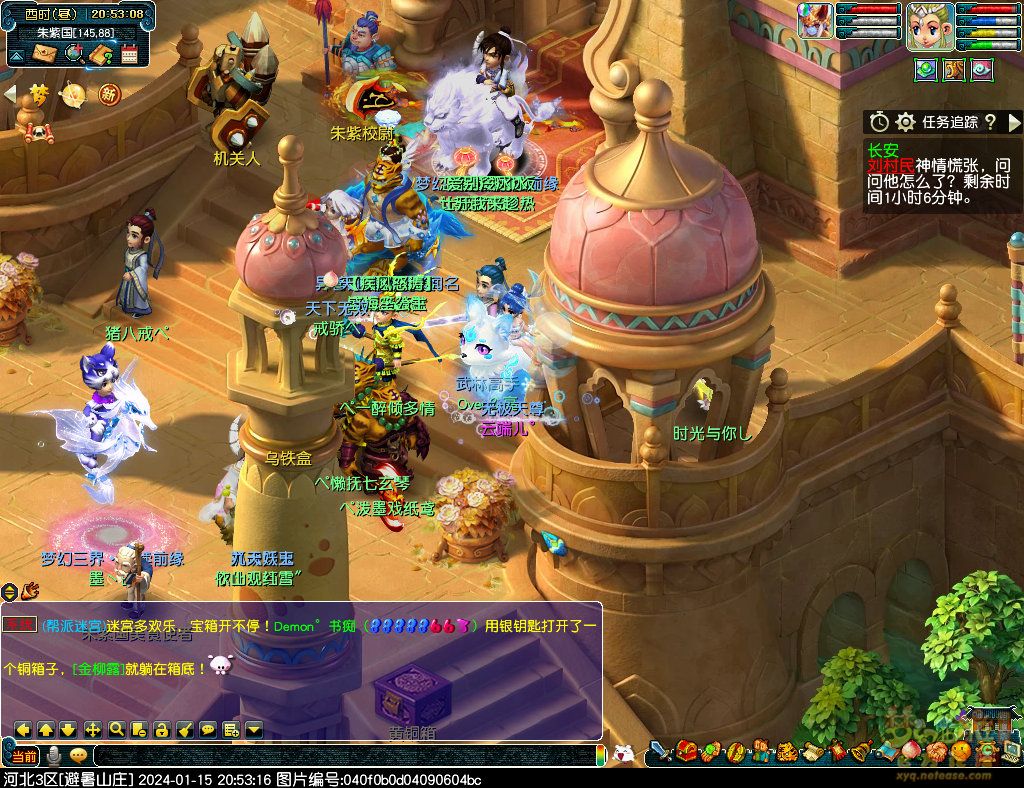Open the pet portrait panel
This screenshot has height=788, width=1024.
(815, 20)
